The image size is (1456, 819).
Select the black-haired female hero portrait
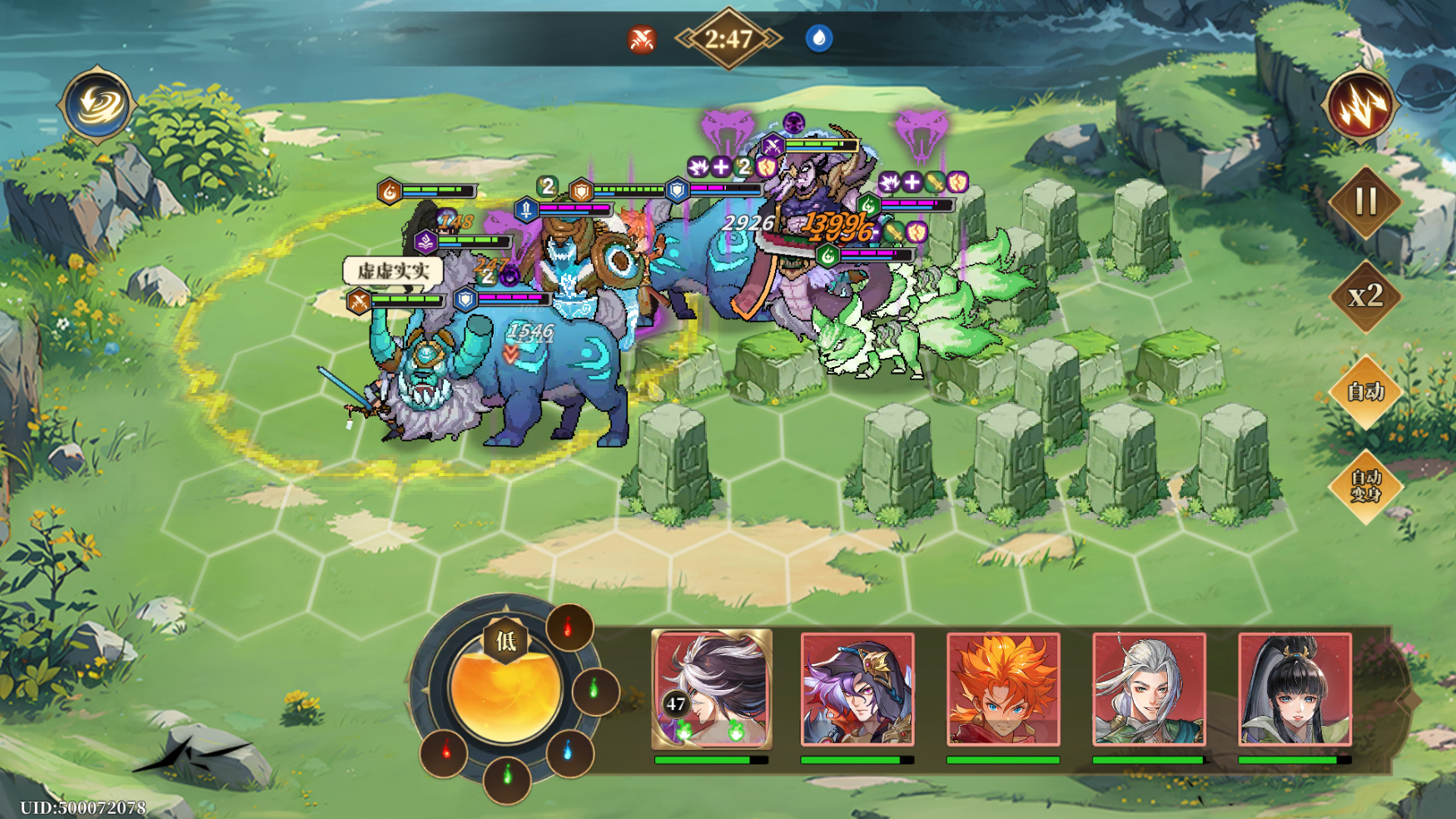pyautogui.click(x=1294, y=689)
